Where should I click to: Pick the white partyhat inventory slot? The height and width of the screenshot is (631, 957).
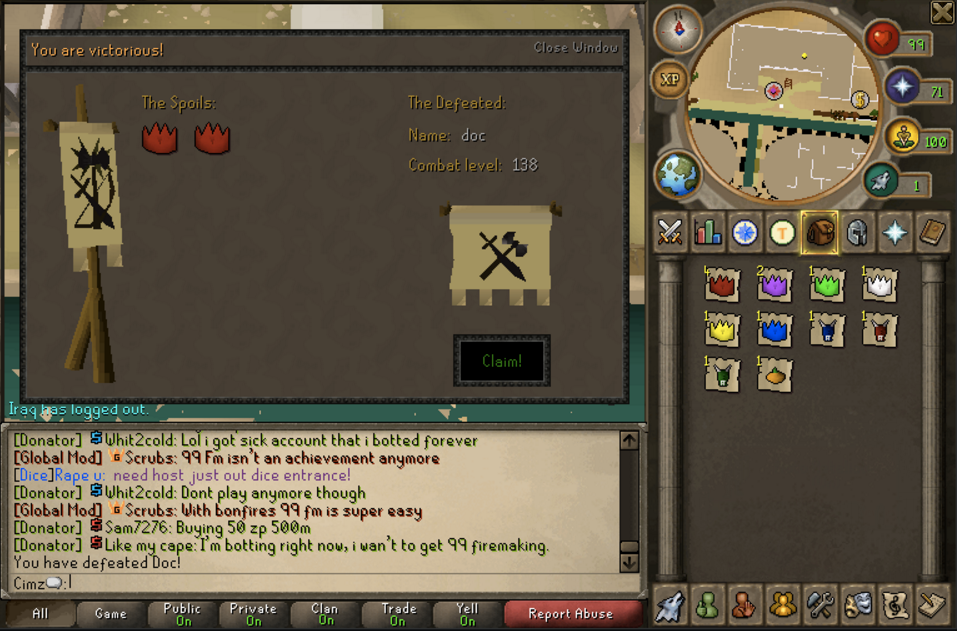click(878, 286)
